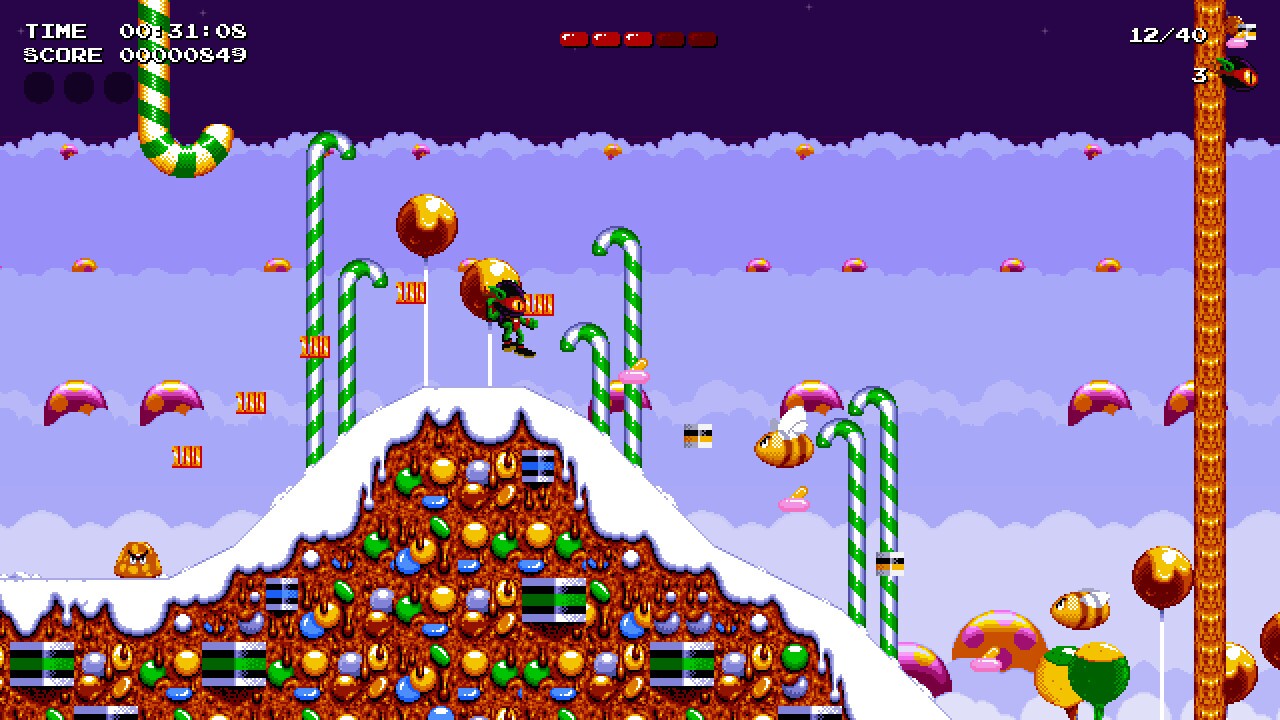This screenshot has height=720, width=1280.
Task: Click the striped flag block near the bee
Action: [x=700, y=434]
